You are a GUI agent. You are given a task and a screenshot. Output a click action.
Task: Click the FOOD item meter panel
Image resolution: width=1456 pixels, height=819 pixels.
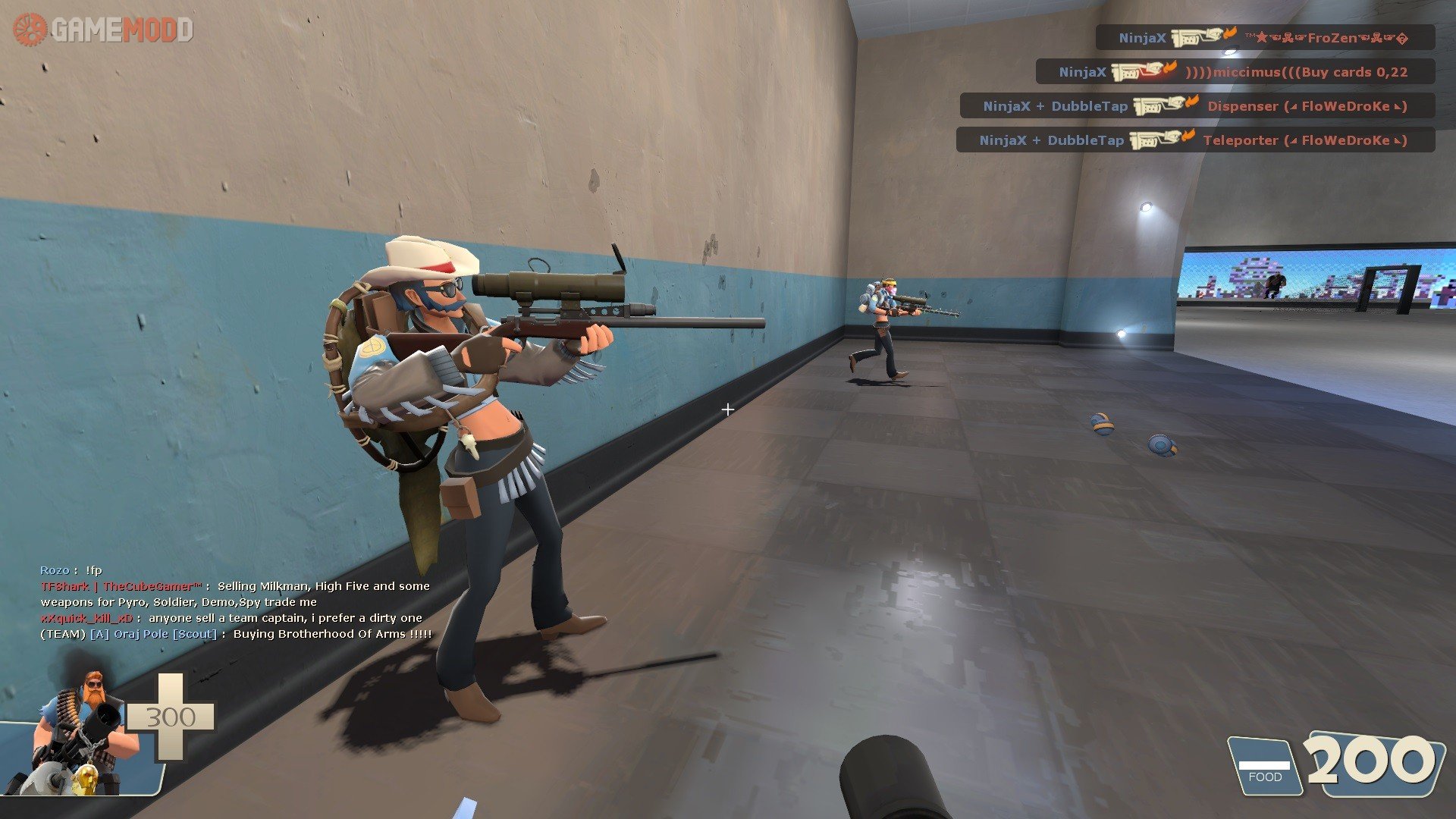(1264, 767)
